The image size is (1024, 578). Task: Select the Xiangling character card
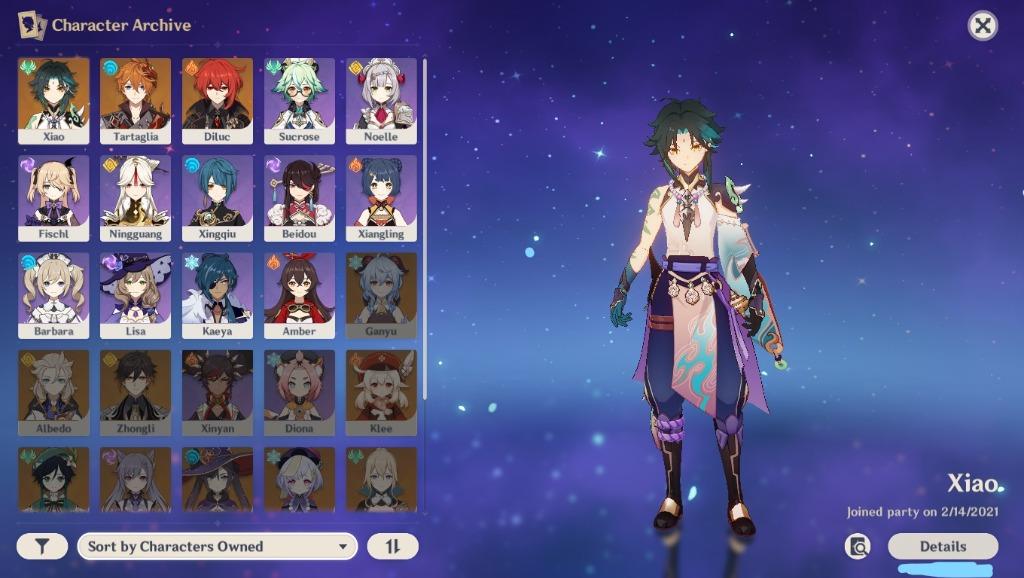point(381,197)
